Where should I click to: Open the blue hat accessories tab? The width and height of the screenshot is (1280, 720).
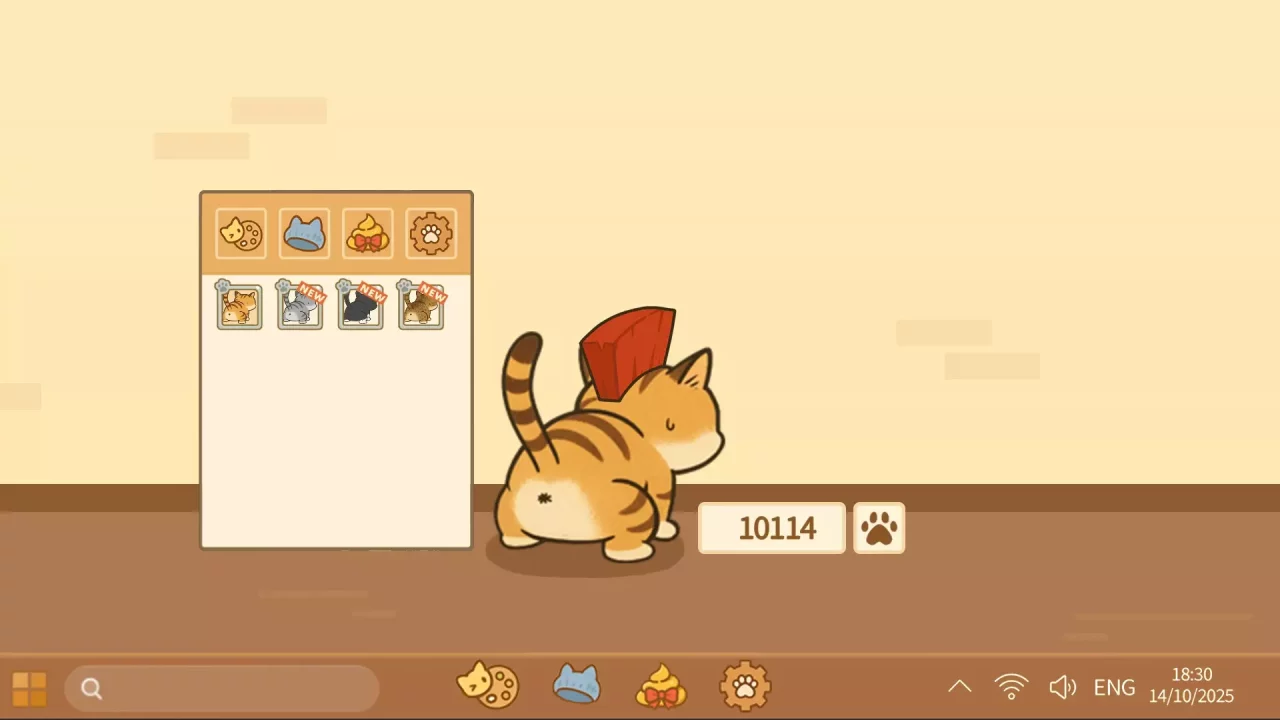click(x=304, y=233)
